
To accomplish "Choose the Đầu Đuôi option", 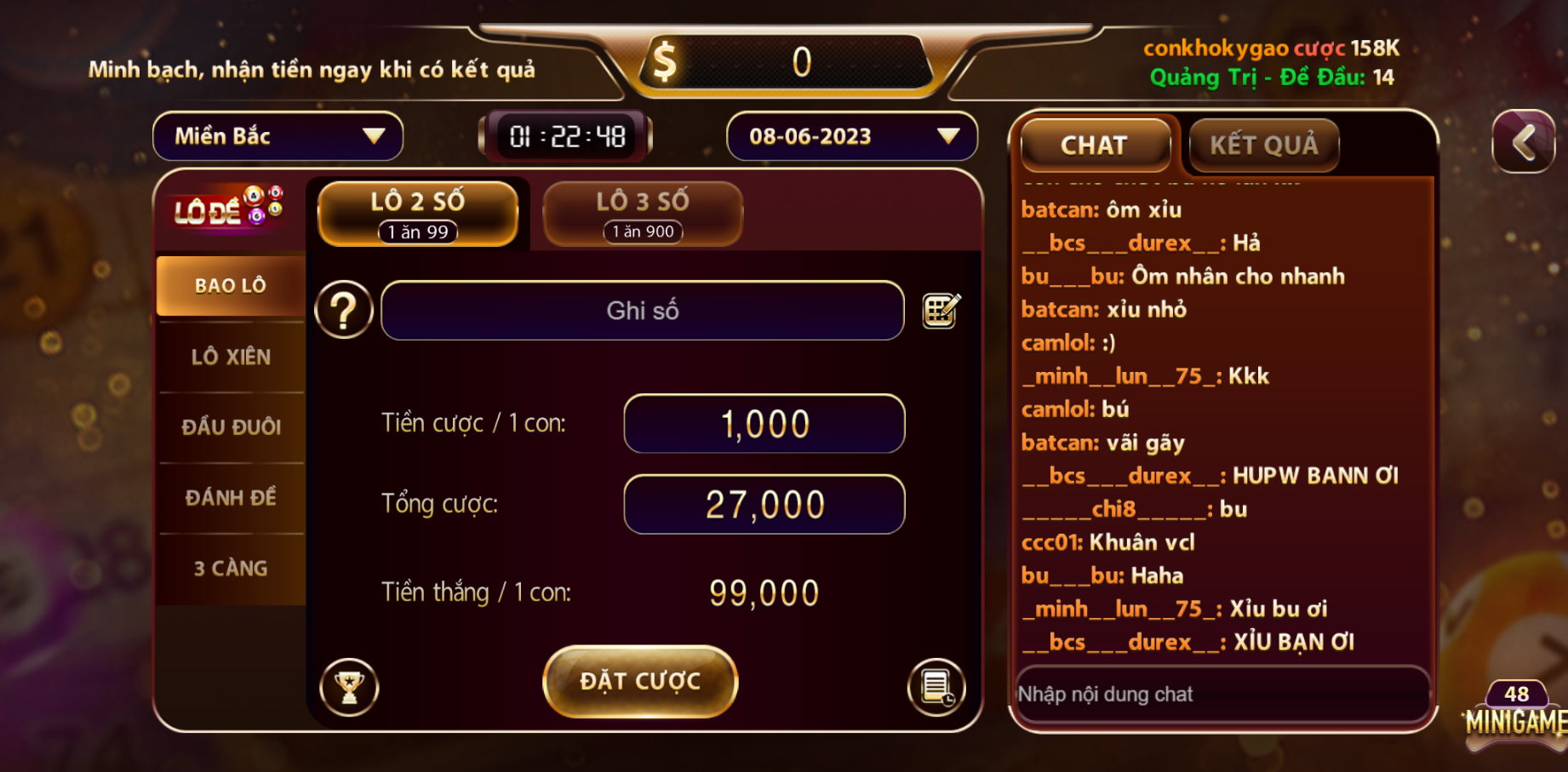I will coord(231,427).
